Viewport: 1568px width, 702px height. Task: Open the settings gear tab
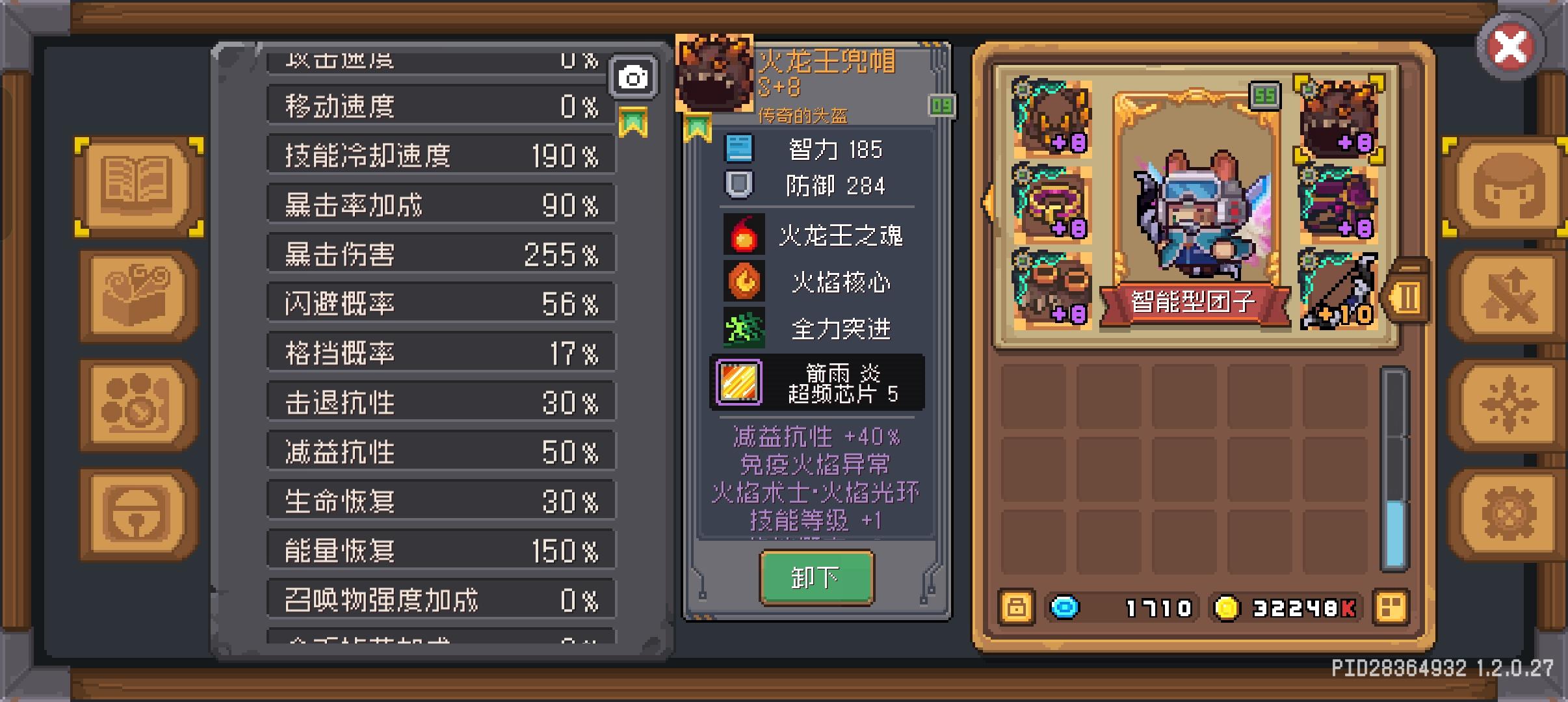[1509, 513]
